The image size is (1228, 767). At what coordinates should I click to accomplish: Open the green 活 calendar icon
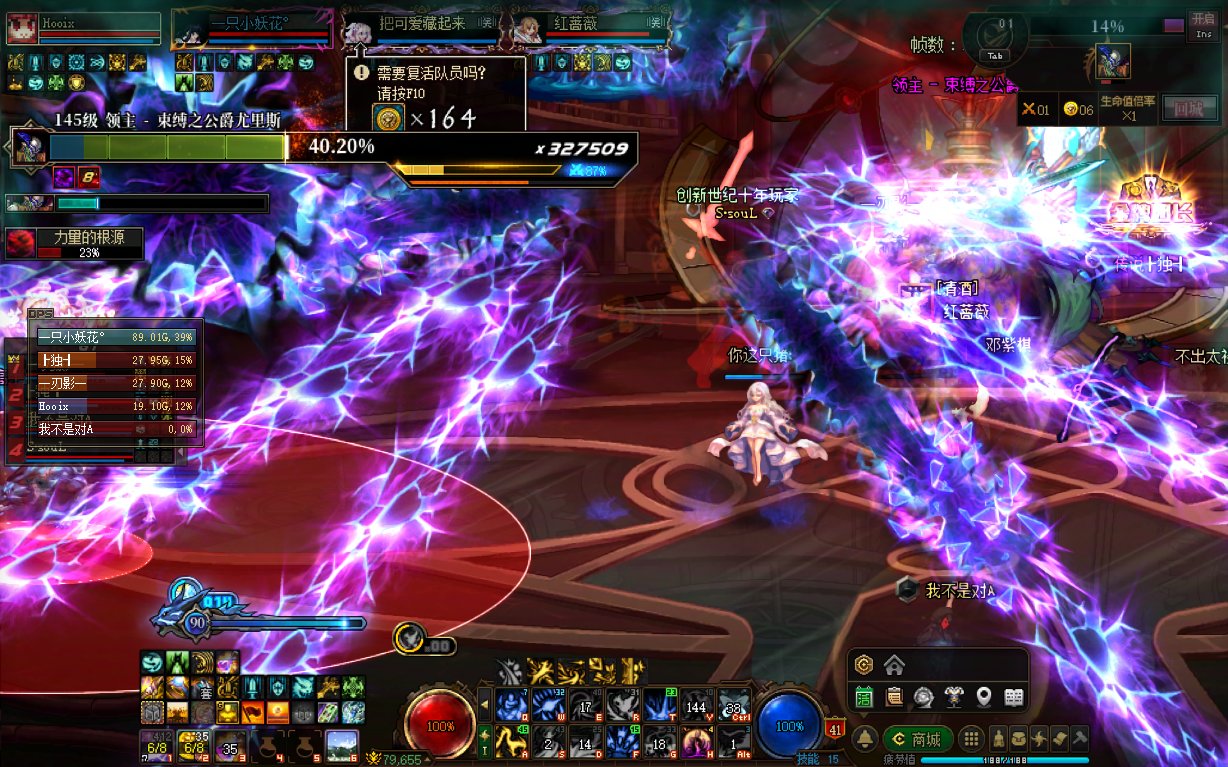click(x=865, y=697)
